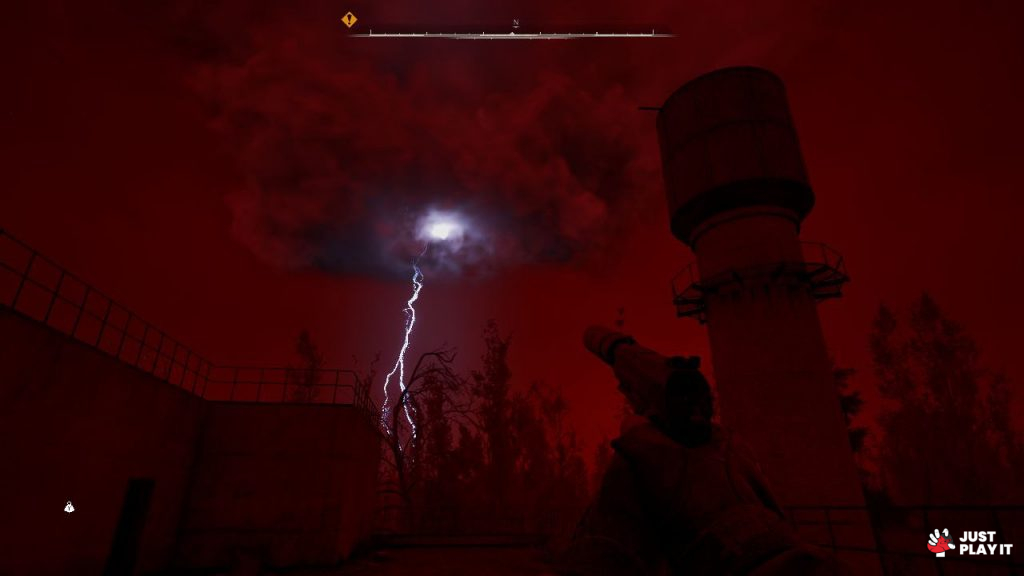Select the compass bar's north indicator
The width and height of the screenshot is (1024, 576).
coord(516,24)
